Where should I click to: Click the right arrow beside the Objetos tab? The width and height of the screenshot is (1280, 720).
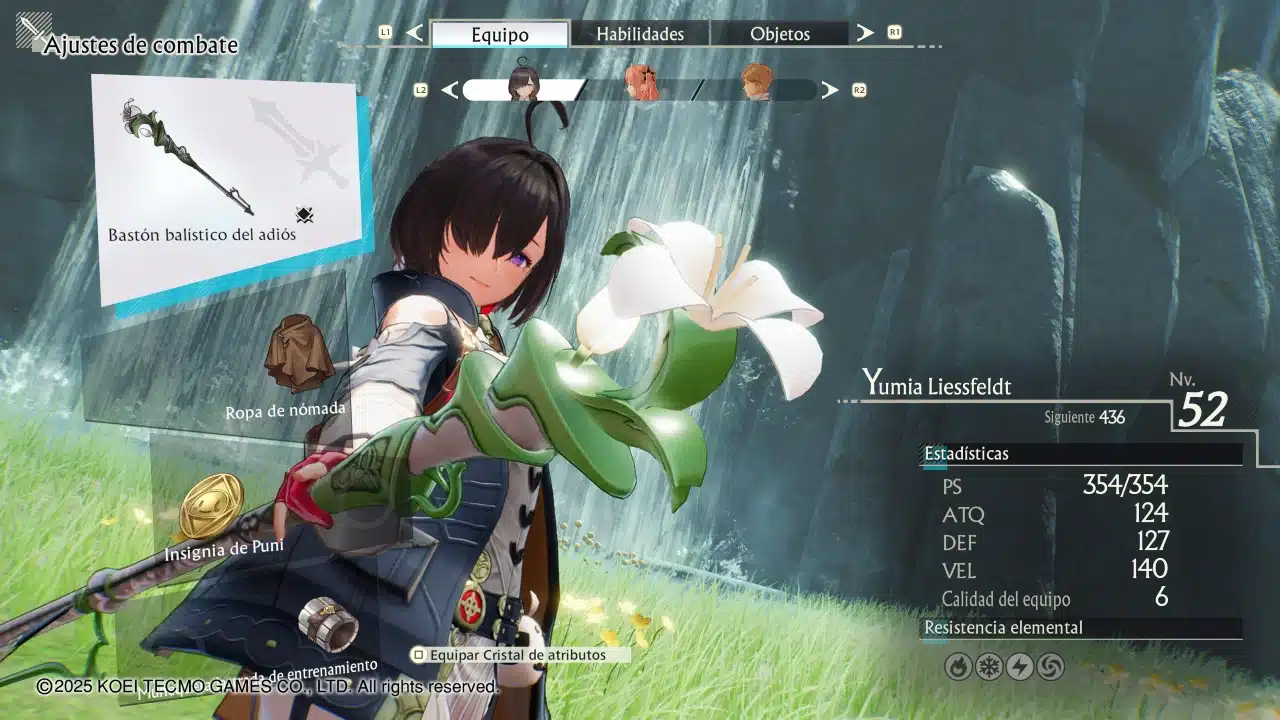865,33
